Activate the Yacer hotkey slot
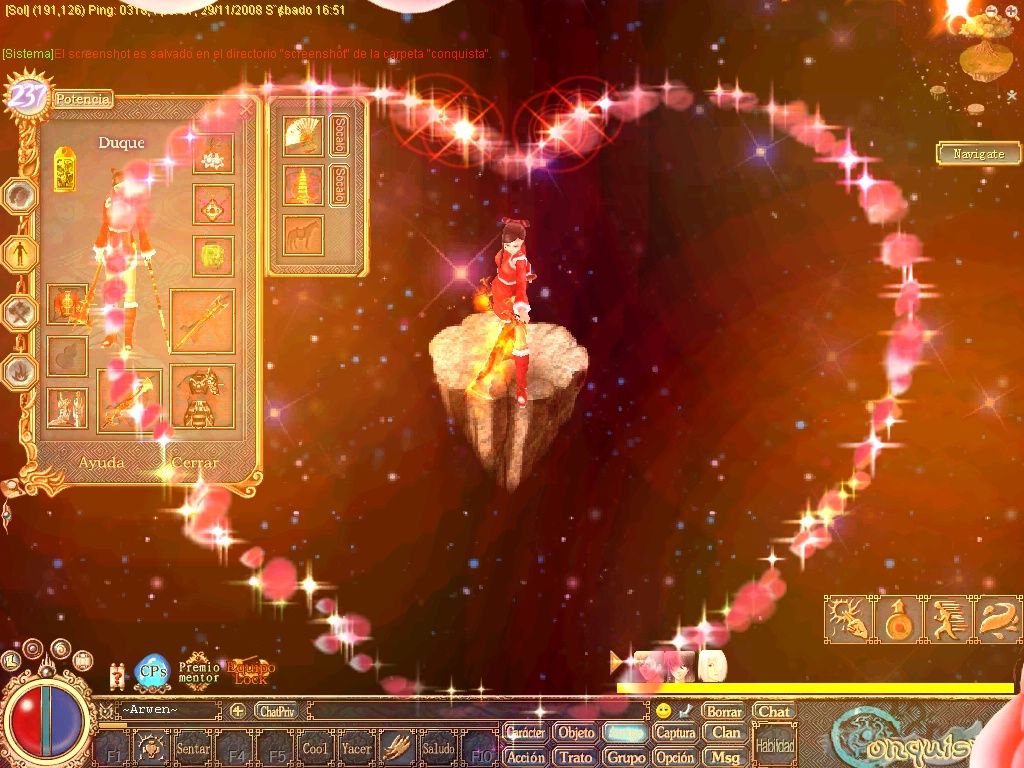The image size is (1024, 768). 356,748
